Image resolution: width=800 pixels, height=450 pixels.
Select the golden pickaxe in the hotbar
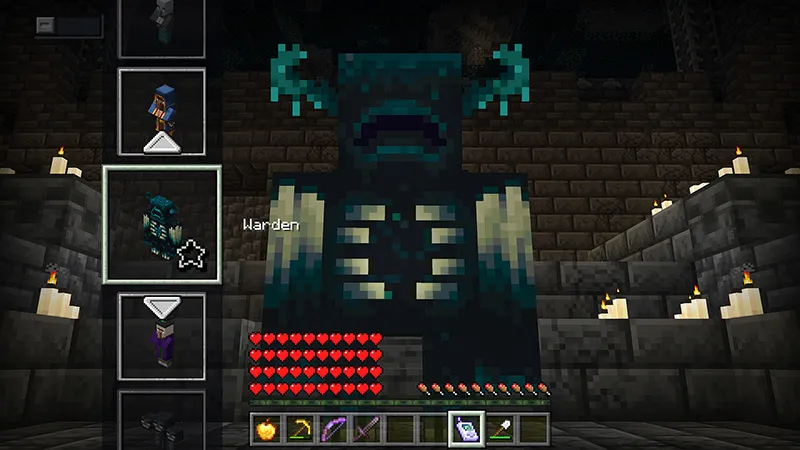click(x=299, y=430)
